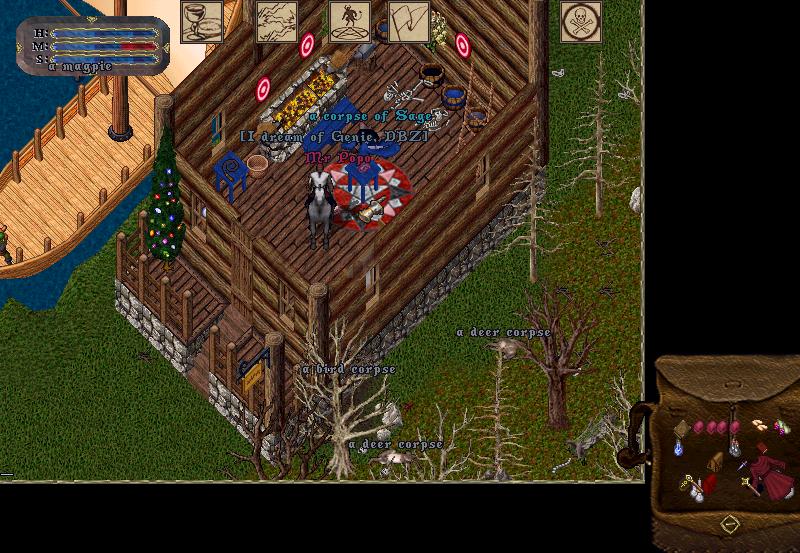Select the small brown pouch in the backpack

coord(715,461)
